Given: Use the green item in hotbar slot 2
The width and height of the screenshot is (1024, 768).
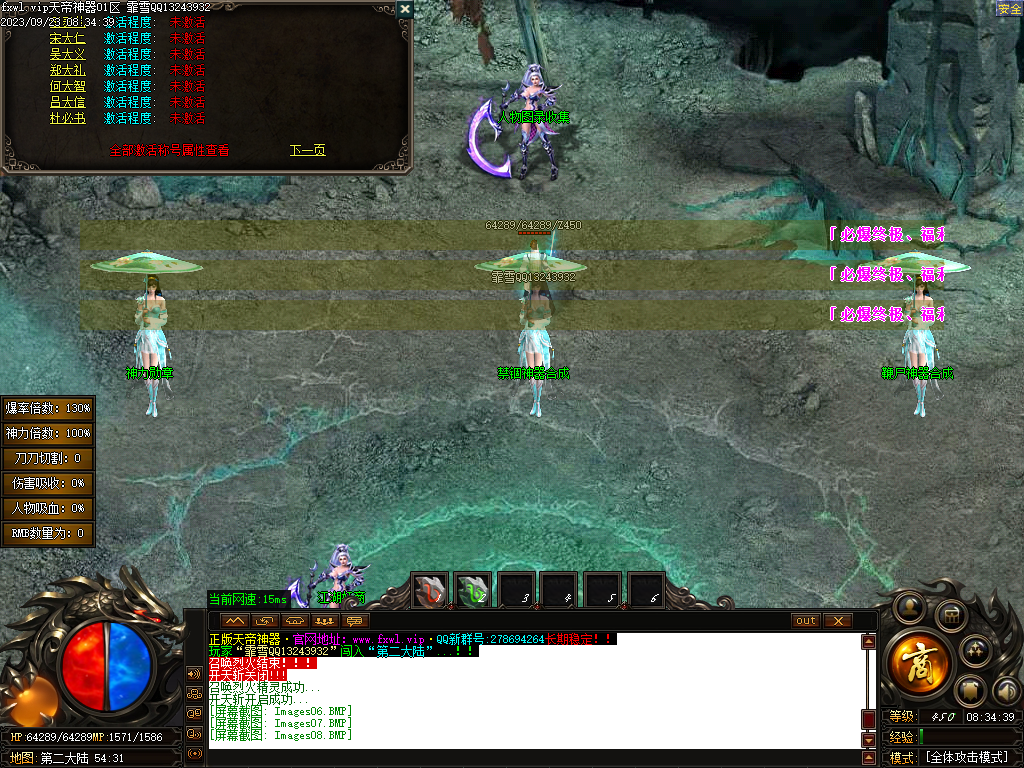Looking at the screenshot, I should (473, 591).
